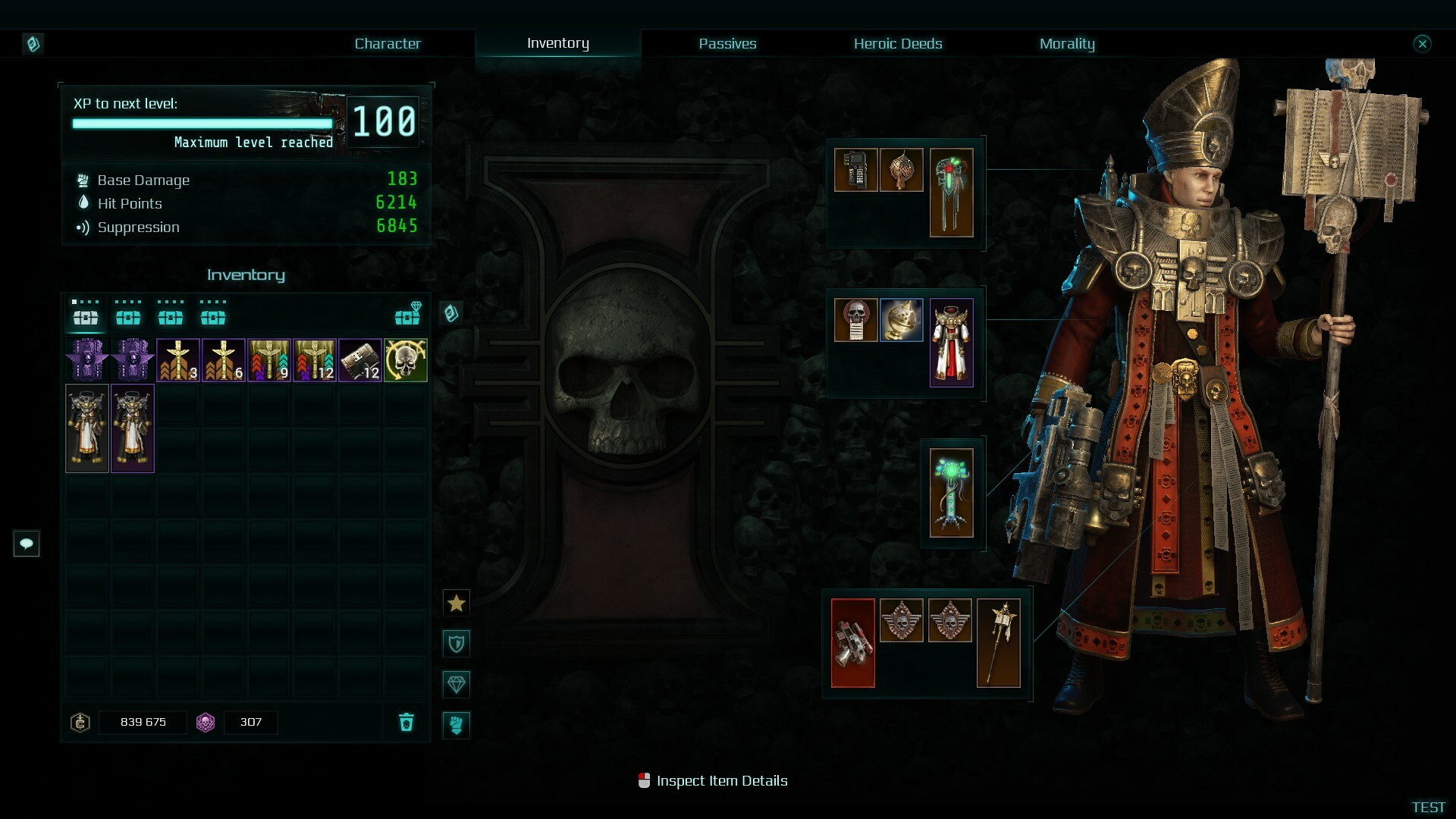
Task: Click the Inspect Item Details prompt
Action: tap(713, 780)
